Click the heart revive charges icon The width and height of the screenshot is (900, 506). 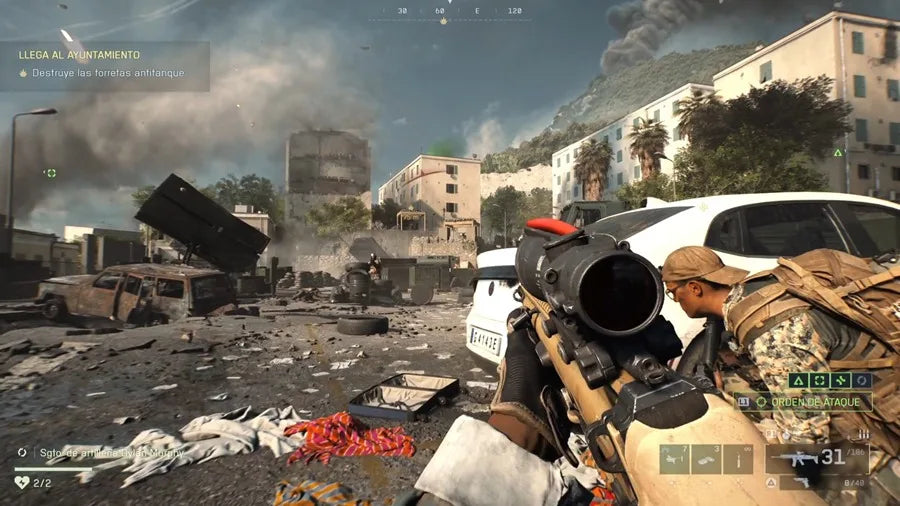click(x=21, y=482)
